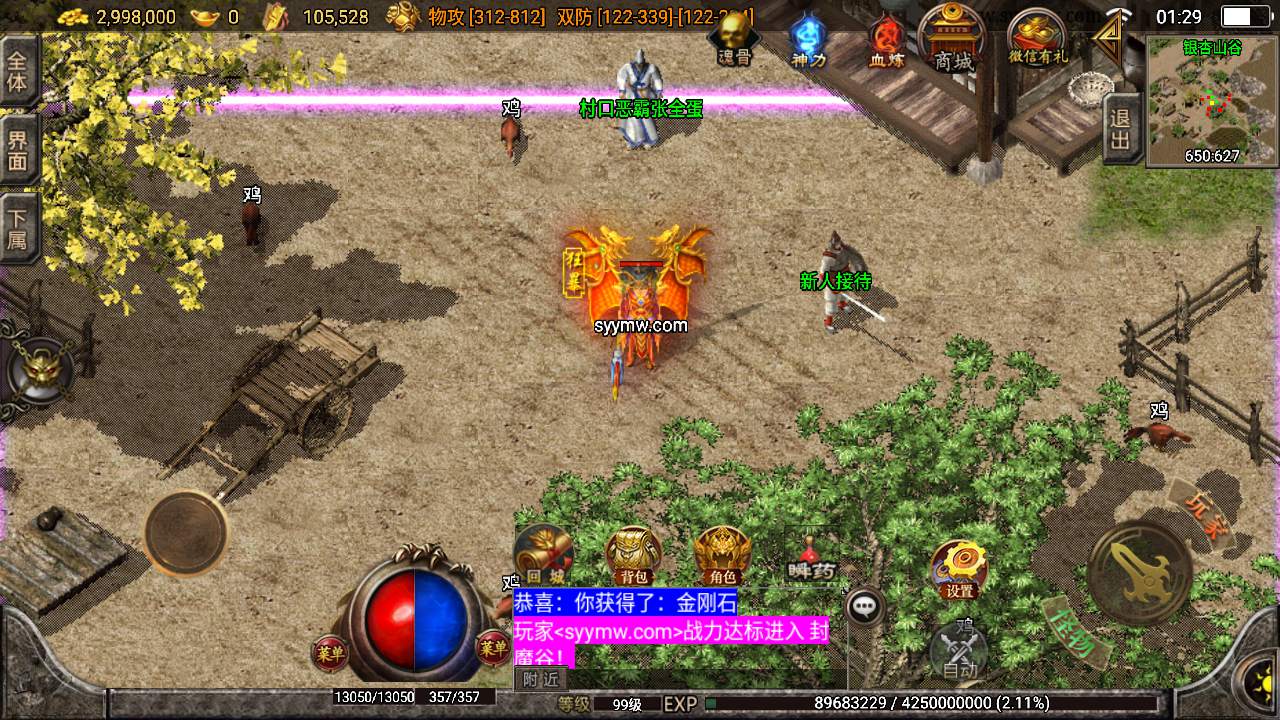Tap the sword attack button
Screen dimensions: 1280x720
pos(1140,573)
